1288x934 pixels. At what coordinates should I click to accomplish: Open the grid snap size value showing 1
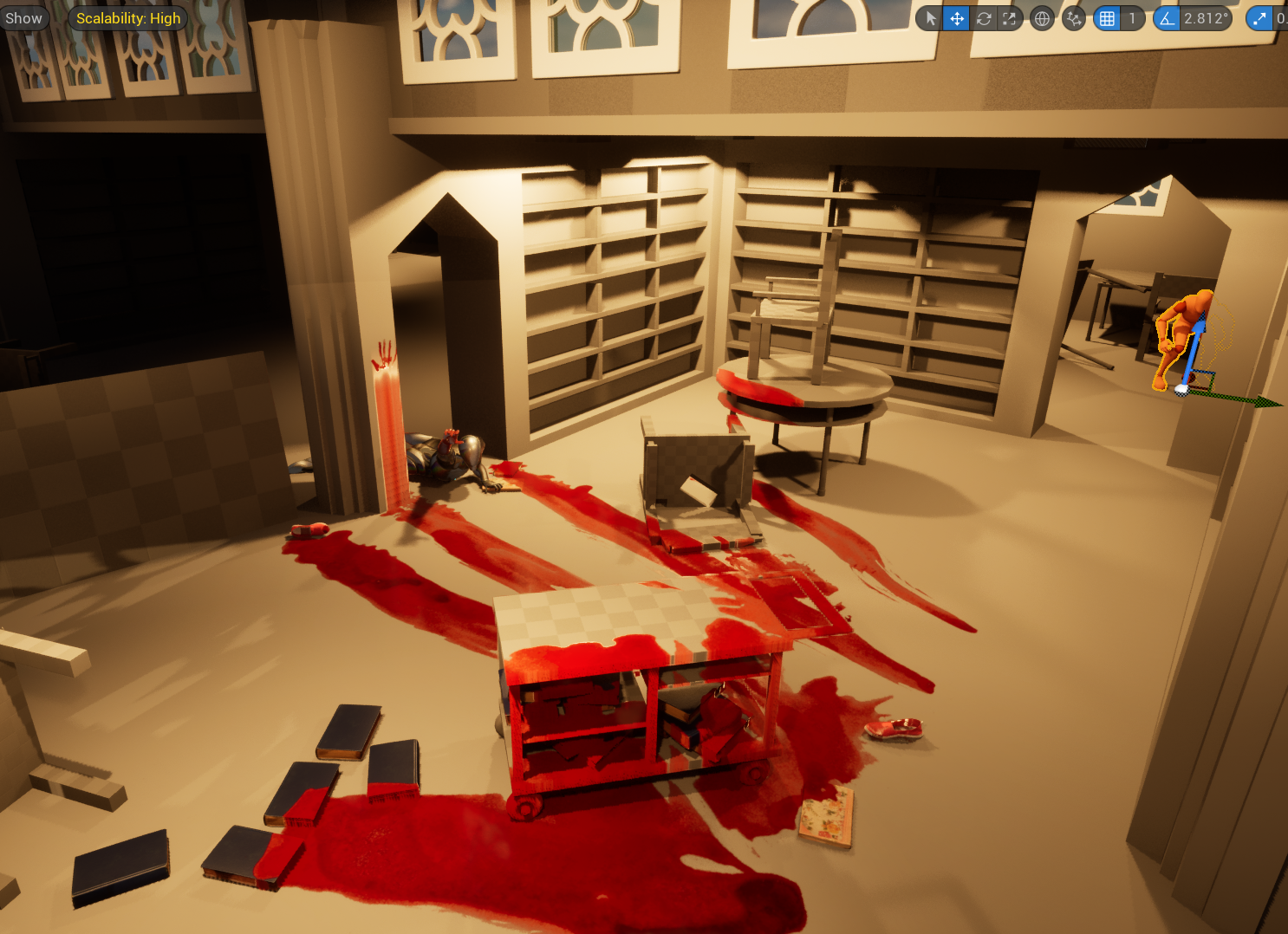click(x=1133, y=18)
